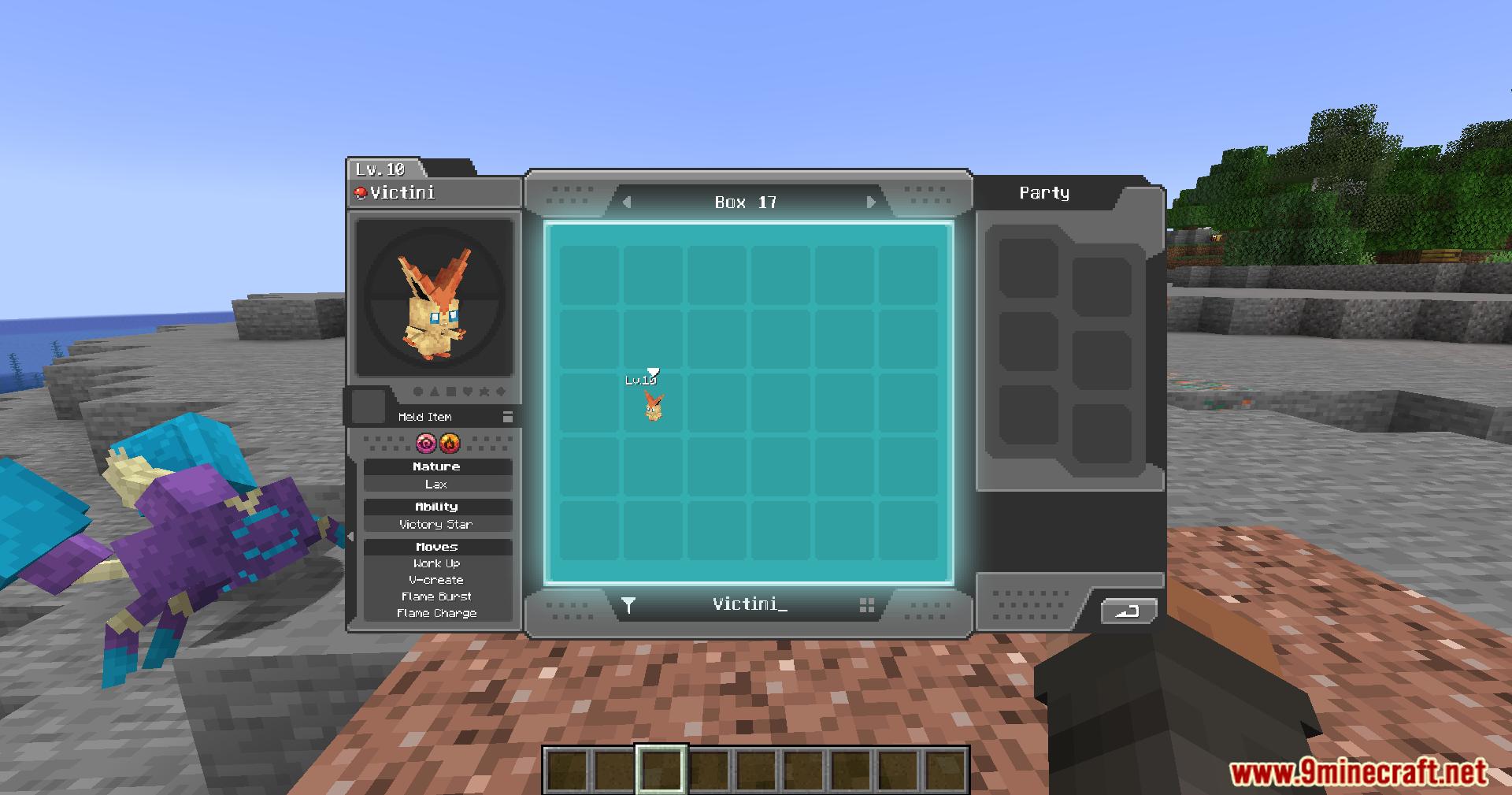Select the Box 17 header label
The image size is (1512, 795).
coord(743,202)
